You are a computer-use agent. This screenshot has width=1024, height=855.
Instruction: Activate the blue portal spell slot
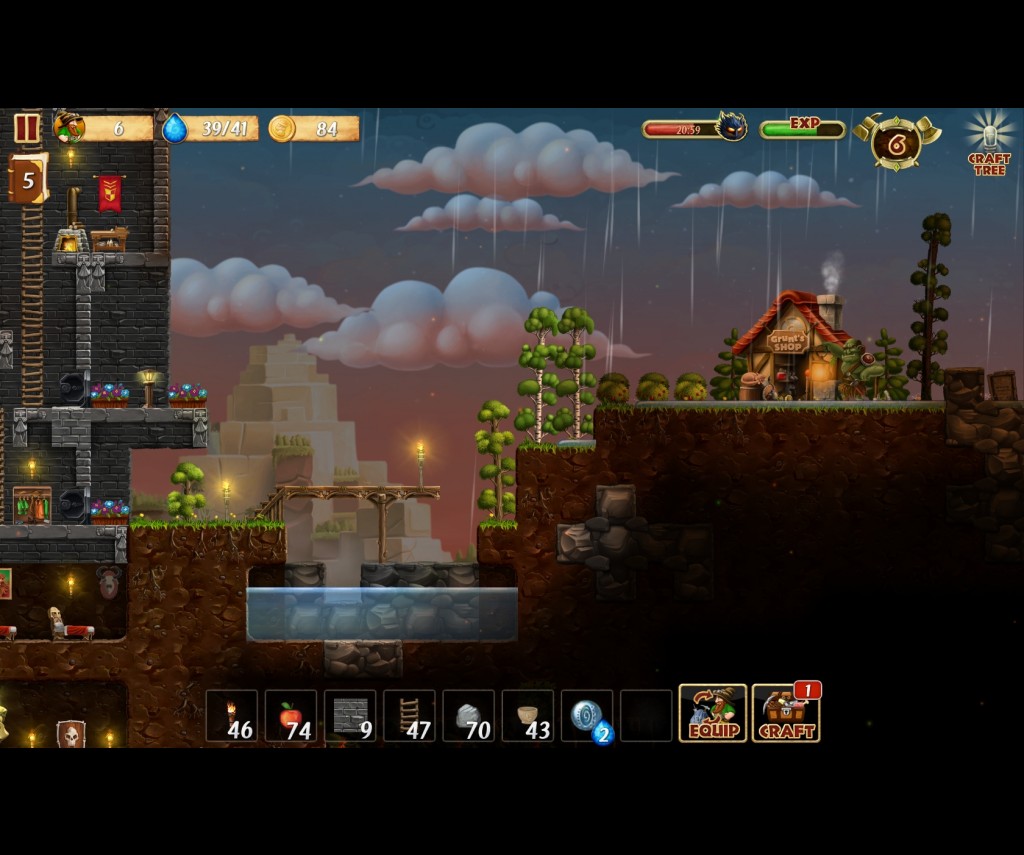pos(587,716)
